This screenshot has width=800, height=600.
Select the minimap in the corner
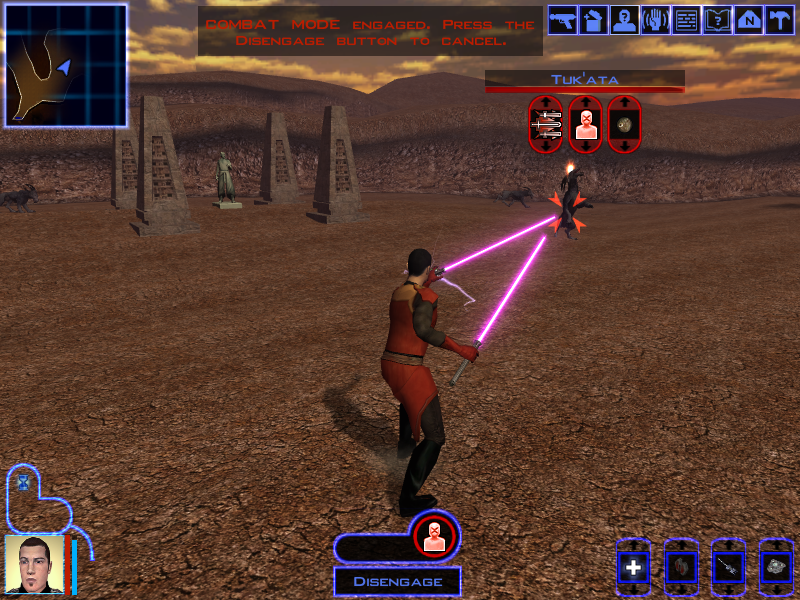click(x=66, y=65)
